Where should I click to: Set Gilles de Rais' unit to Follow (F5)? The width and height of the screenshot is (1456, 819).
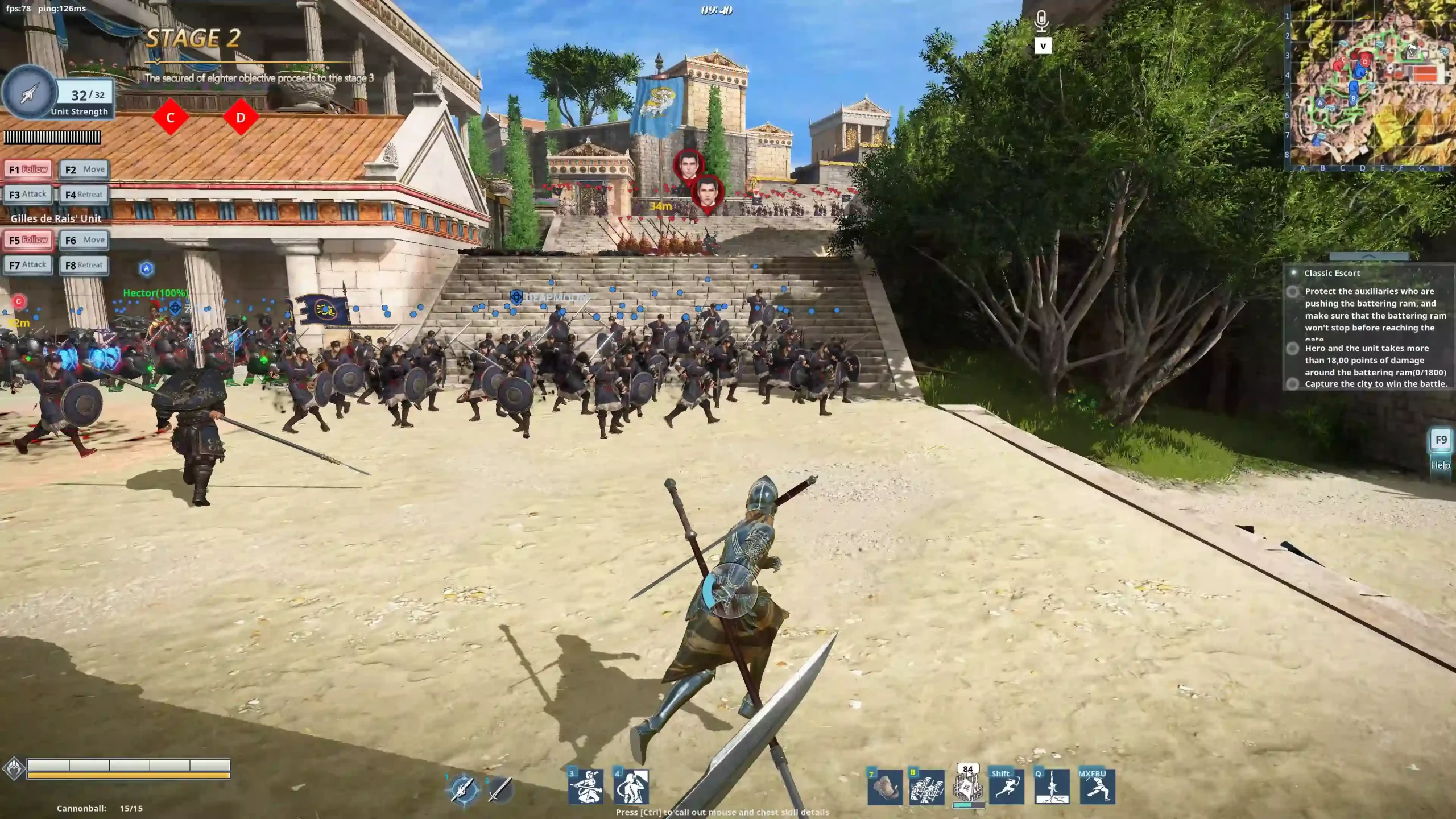tap(28, 240)
